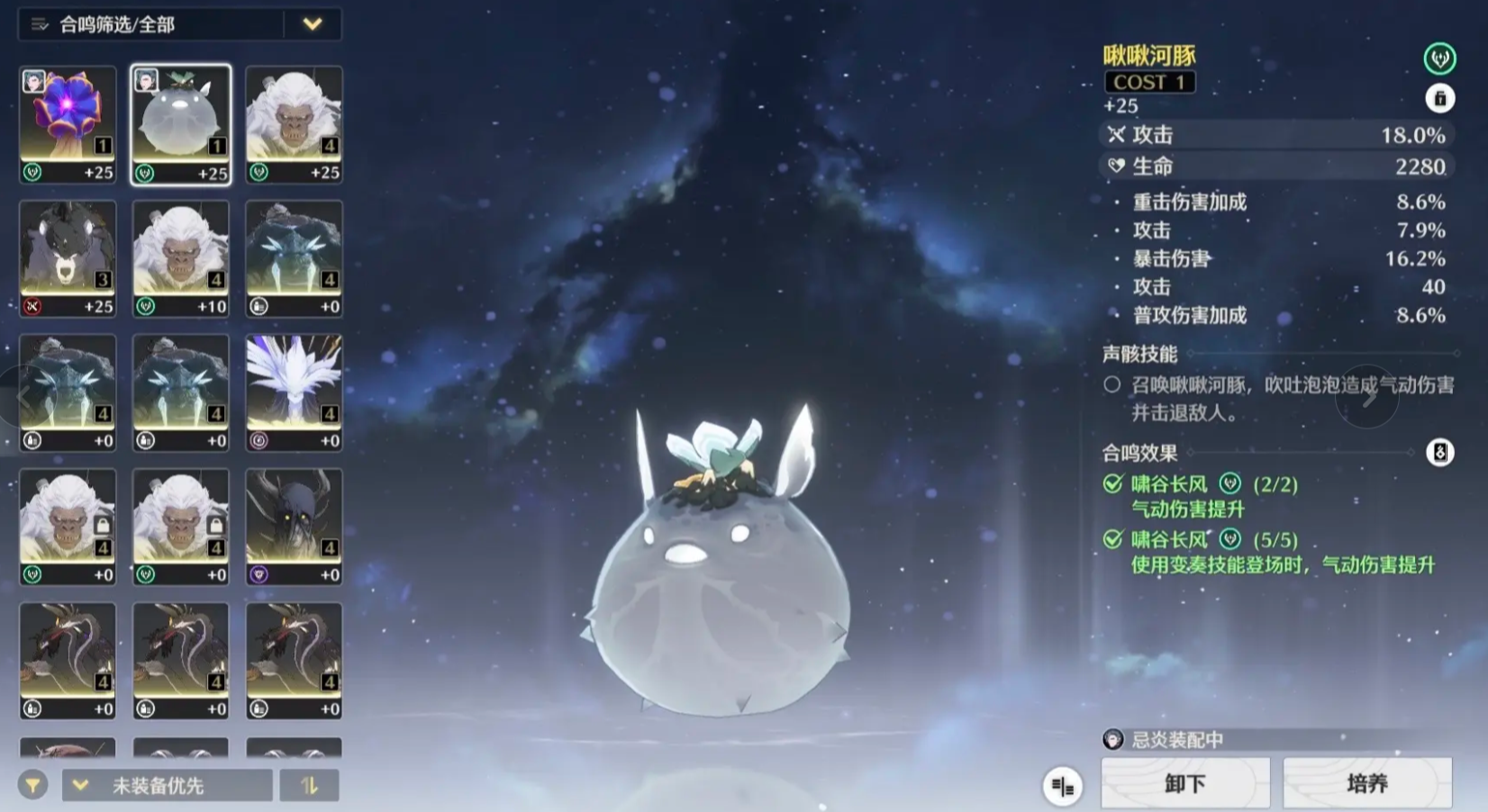Click the Aero element icon next to 啾啾河豚
This screenshot has height=812, width=1488.
1439,58
